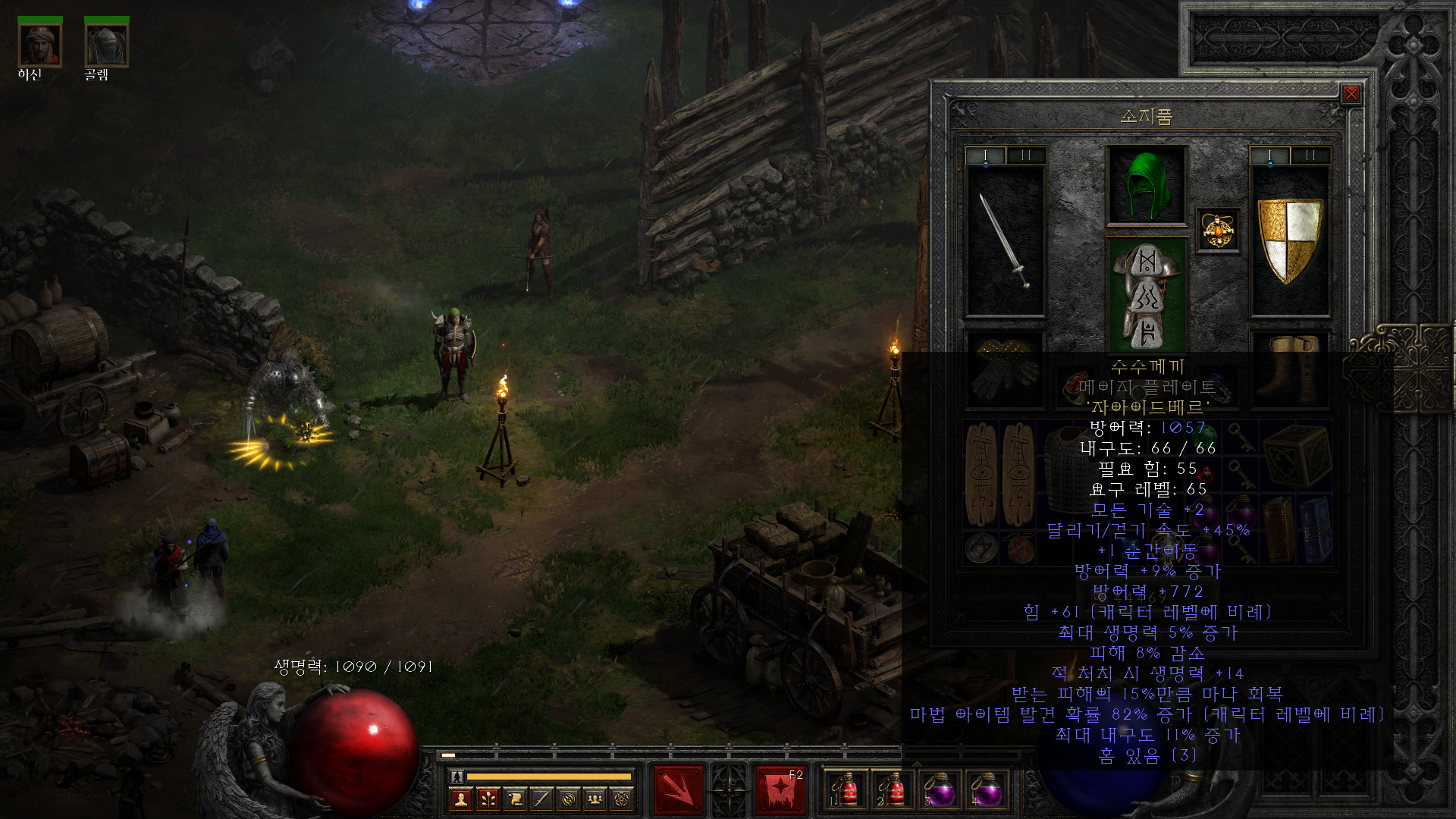Open the character sheet bust icon

coord(460,799)
